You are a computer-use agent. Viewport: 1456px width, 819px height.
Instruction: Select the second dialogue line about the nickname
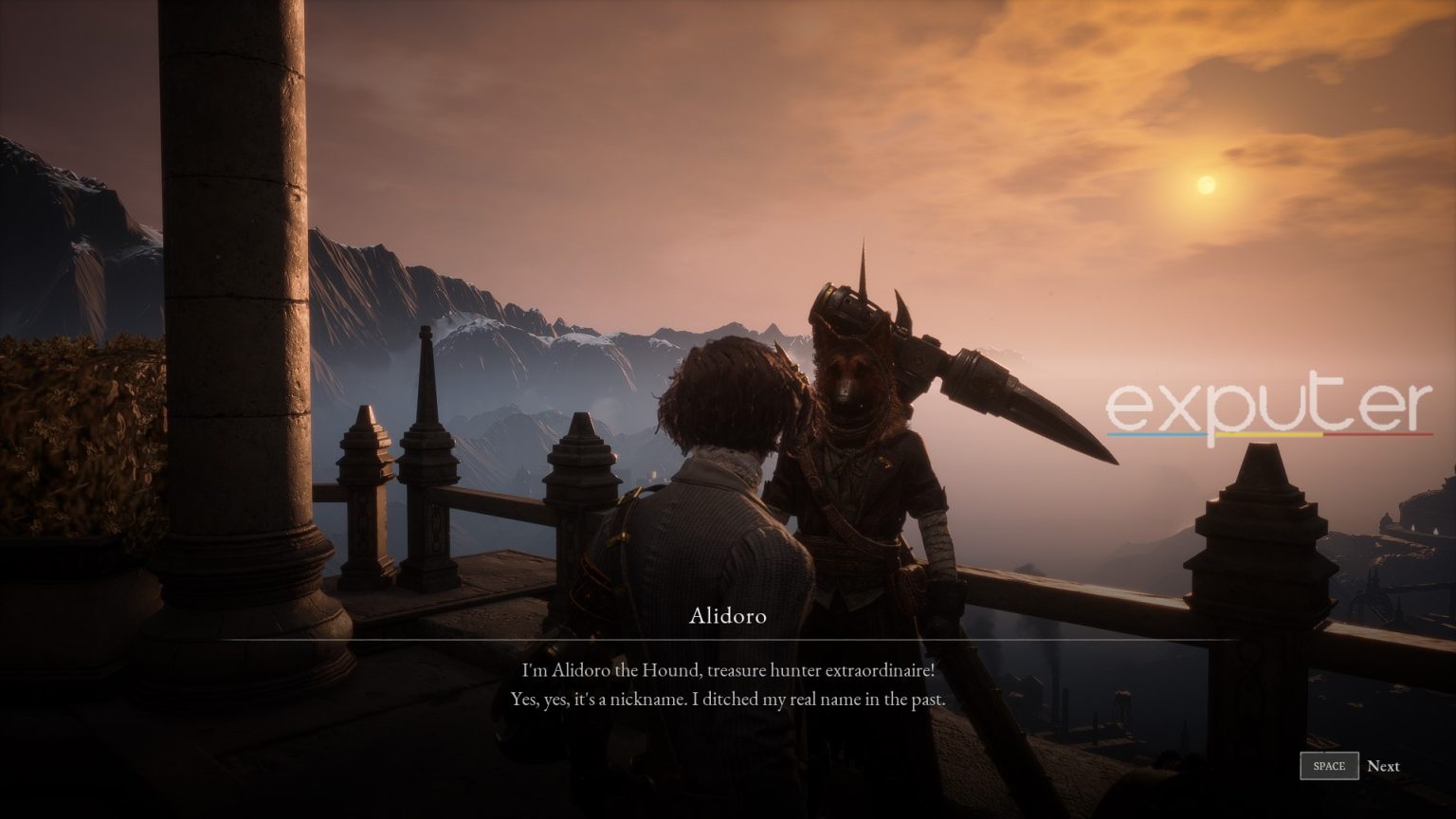point(727,699)
